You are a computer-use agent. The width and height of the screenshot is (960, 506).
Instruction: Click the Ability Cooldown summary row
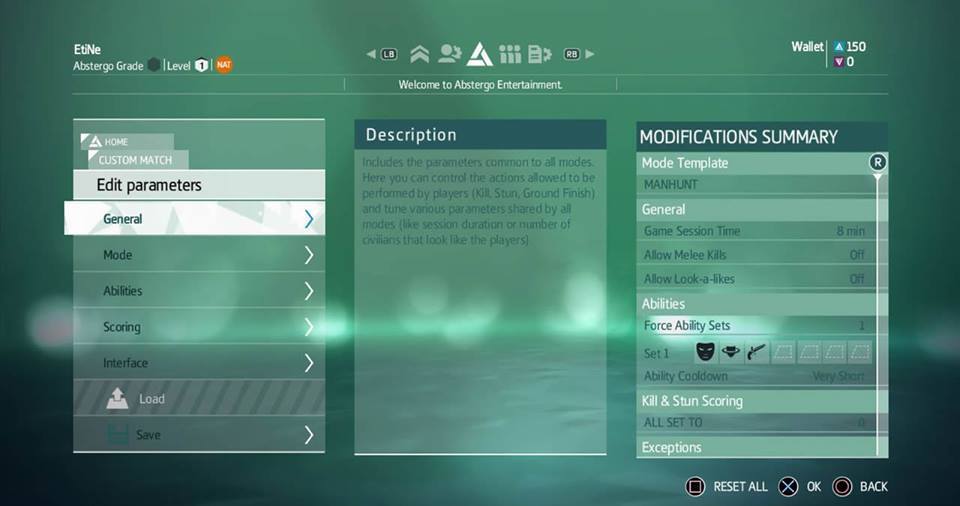[754, 376]
